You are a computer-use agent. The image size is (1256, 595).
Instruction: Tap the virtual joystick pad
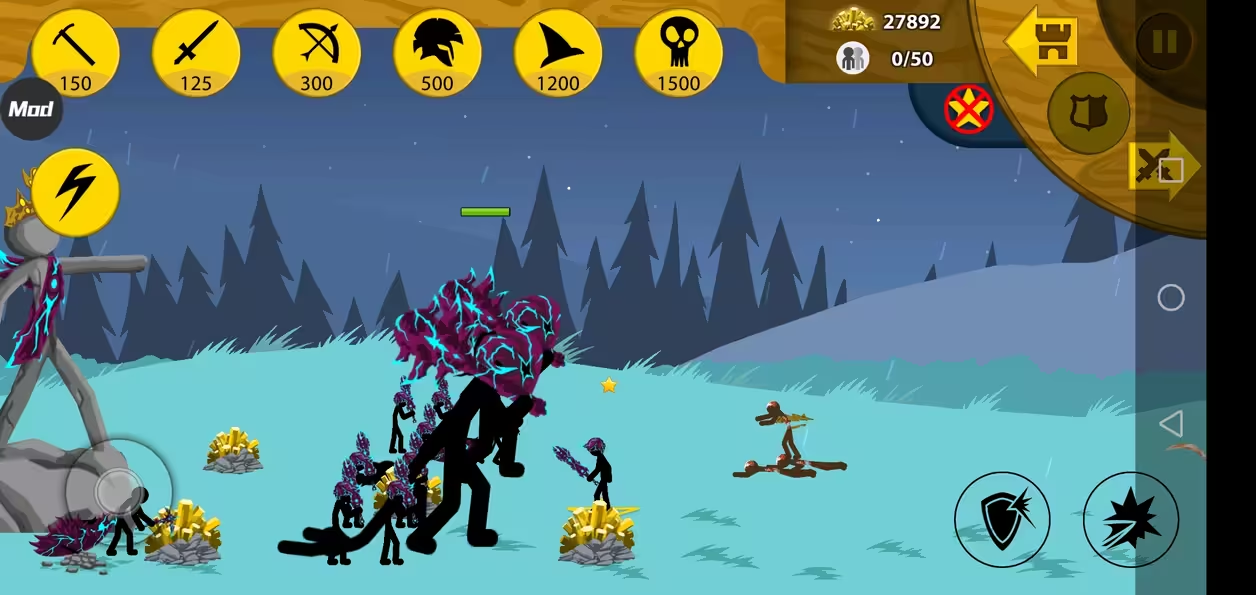click(x=119, y=490)
